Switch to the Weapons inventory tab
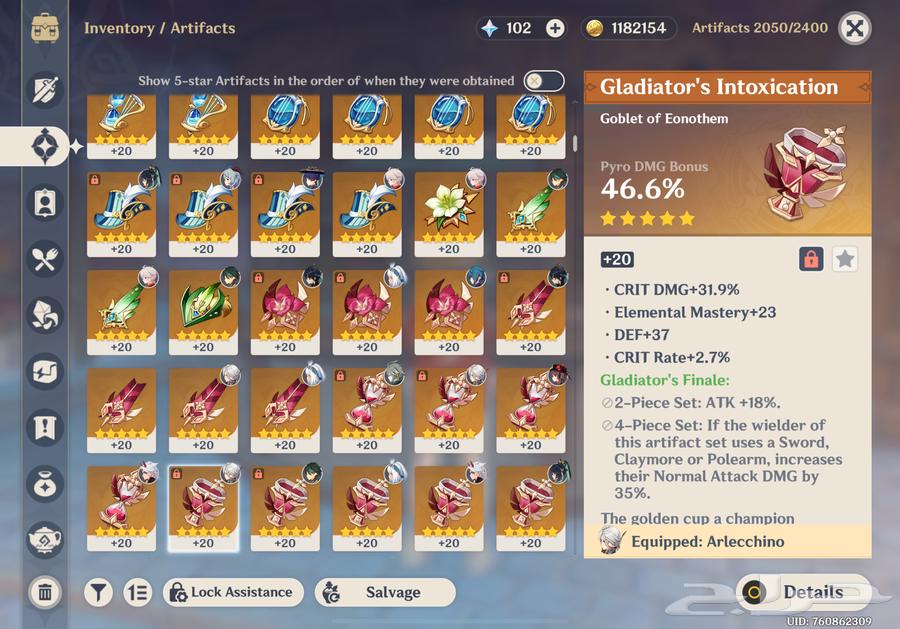Screen dimensions: 900x629 45,91
